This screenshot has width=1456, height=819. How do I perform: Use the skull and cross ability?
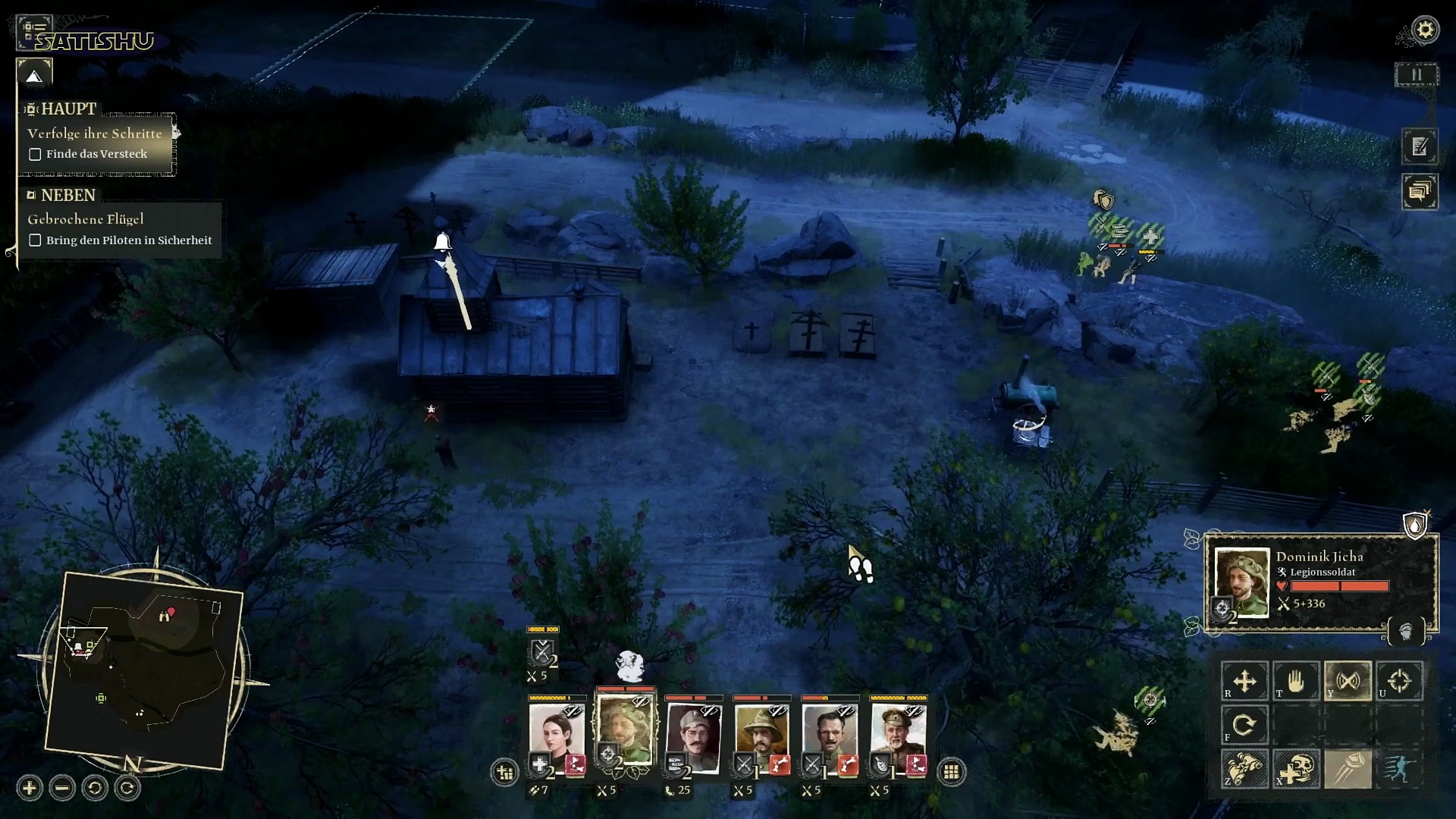1296,768
